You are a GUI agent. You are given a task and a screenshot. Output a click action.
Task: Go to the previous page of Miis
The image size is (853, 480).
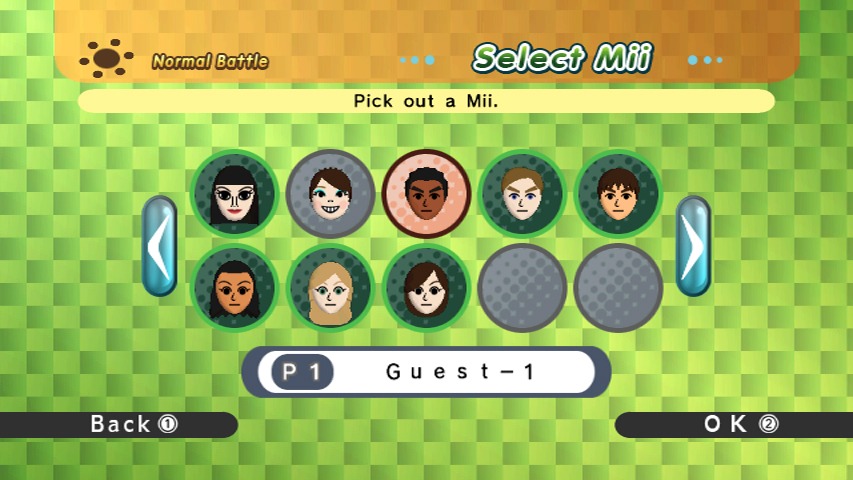click(x=159, y=246)
